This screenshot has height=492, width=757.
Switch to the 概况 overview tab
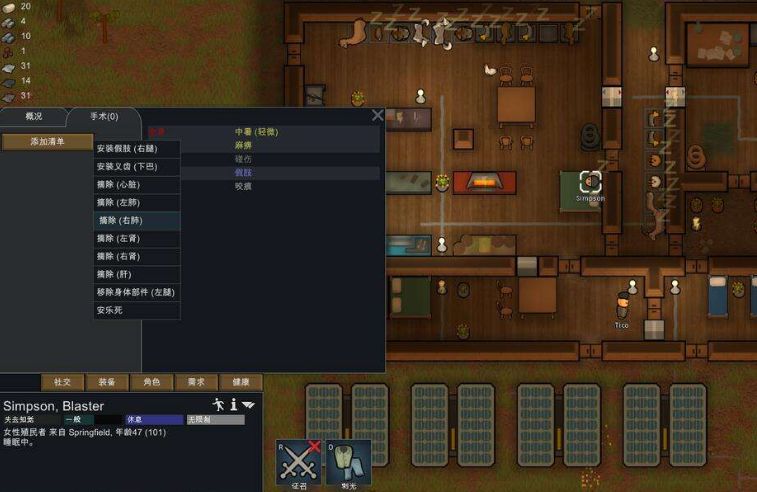tap(34, 117)
